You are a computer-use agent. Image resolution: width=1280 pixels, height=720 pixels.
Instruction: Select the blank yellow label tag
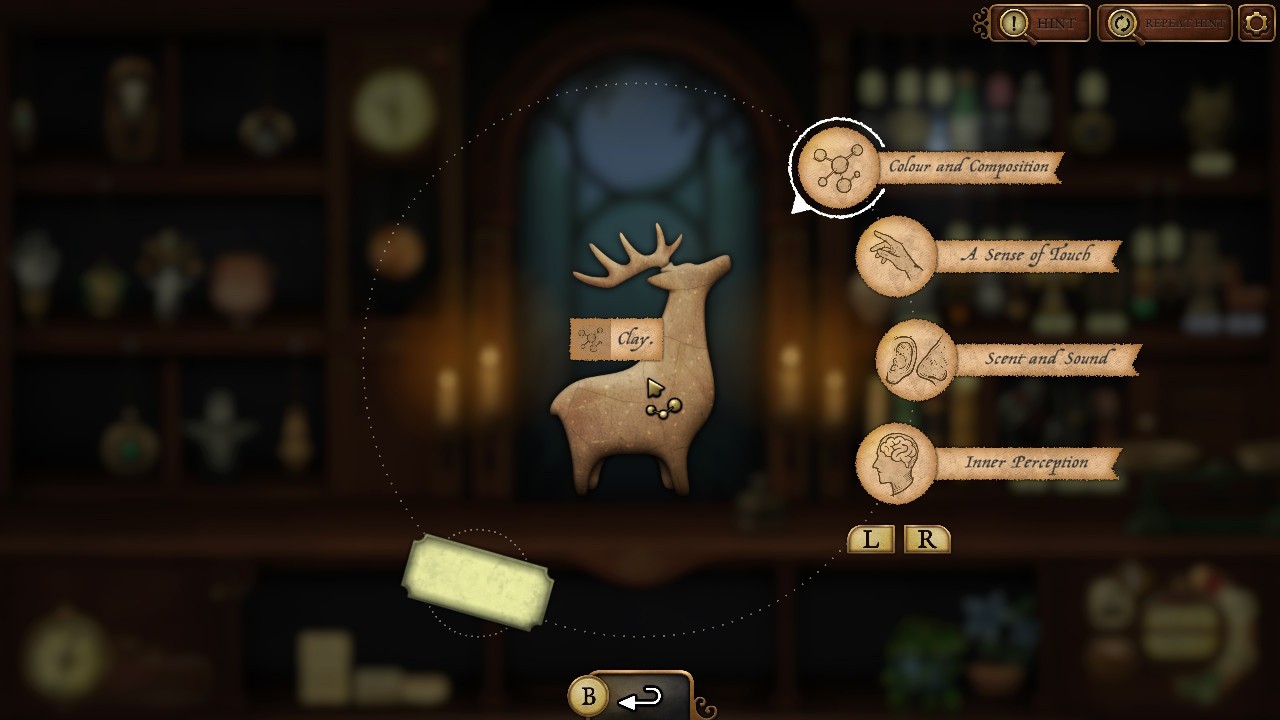coord(477,582)
